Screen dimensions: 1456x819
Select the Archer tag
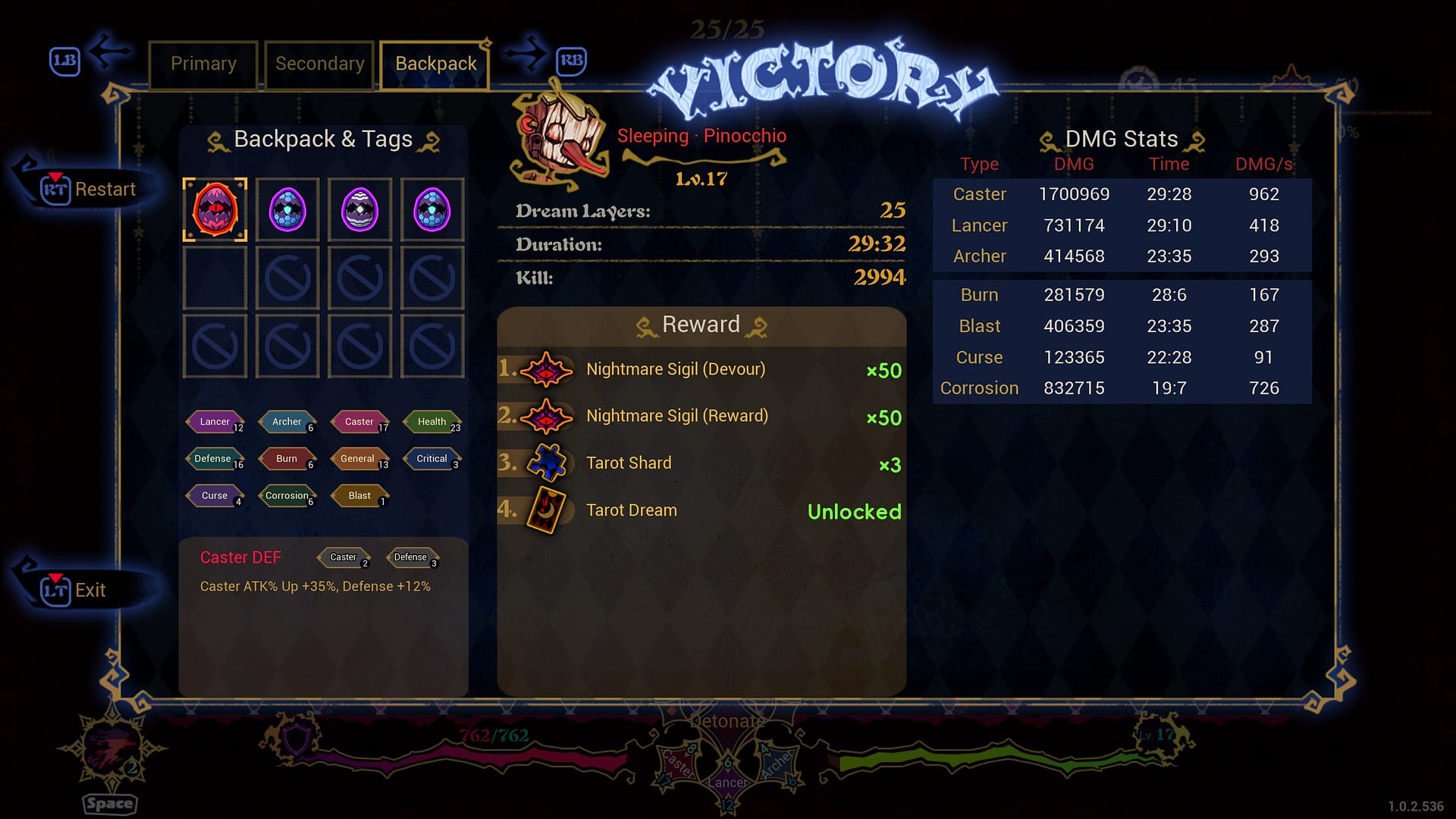[x=287, y=422]
